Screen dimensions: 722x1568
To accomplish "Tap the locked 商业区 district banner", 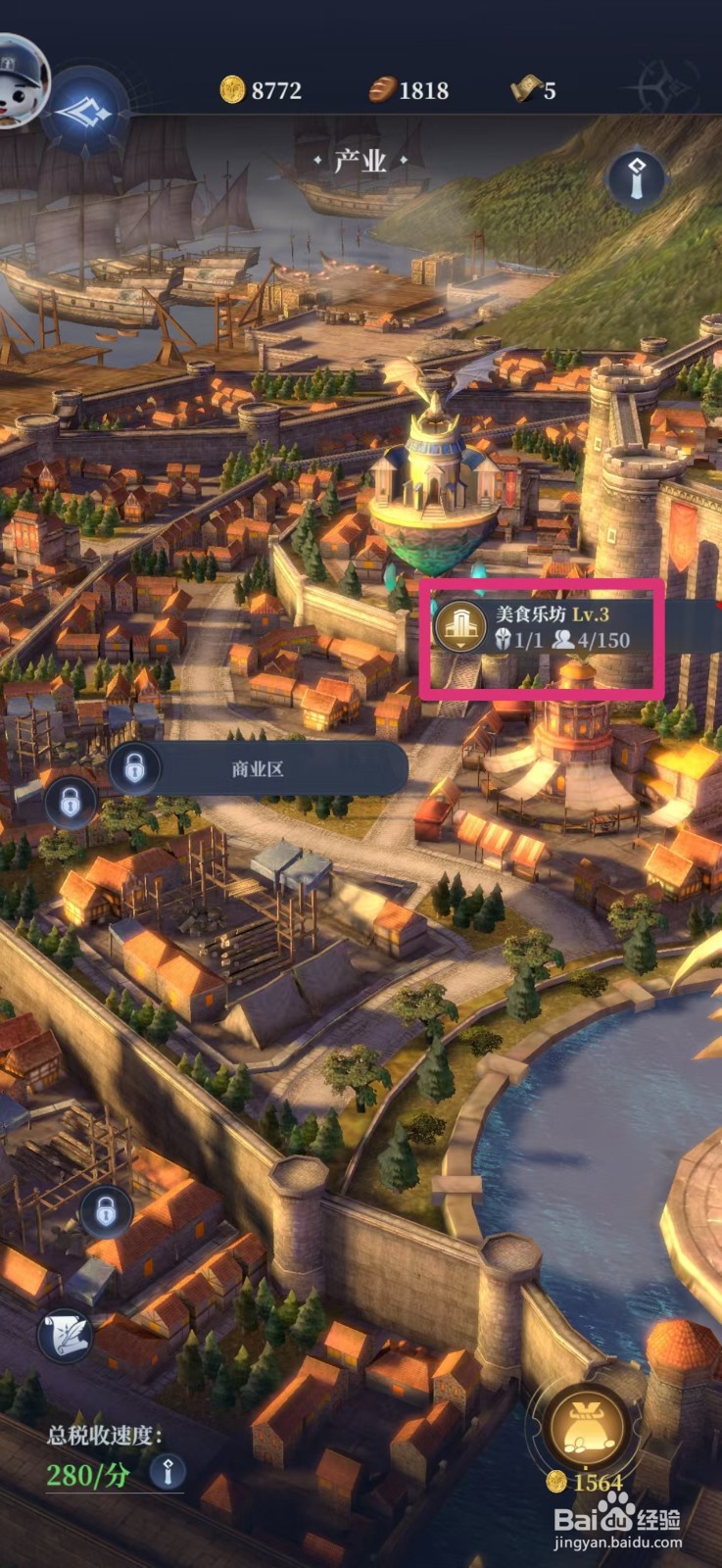I will (x=258, y=769).
